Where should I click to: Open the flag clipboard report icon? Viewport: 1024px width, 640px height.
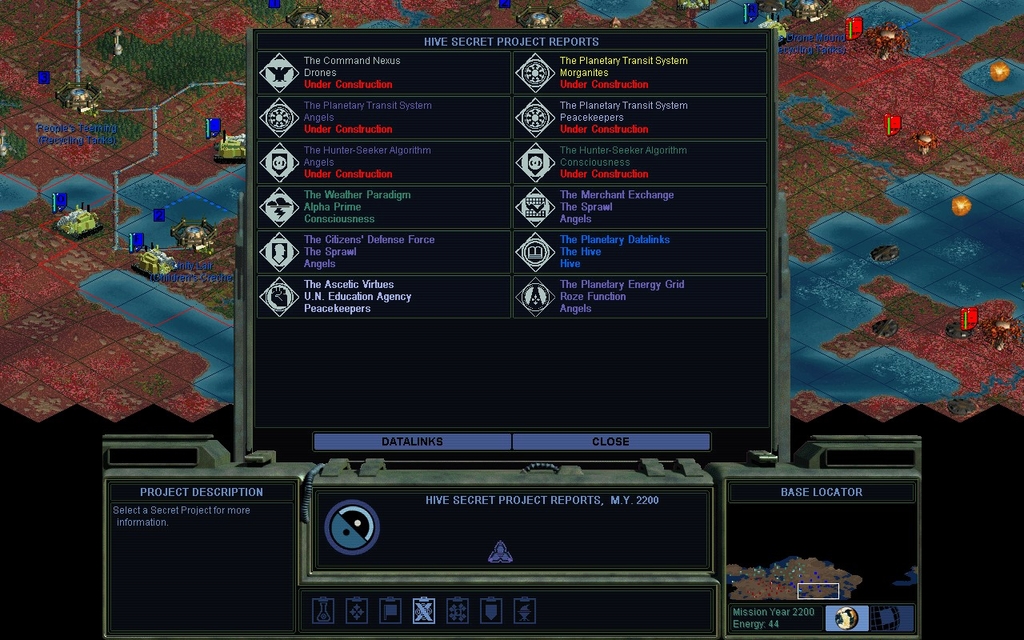click(x=390, y=610)
